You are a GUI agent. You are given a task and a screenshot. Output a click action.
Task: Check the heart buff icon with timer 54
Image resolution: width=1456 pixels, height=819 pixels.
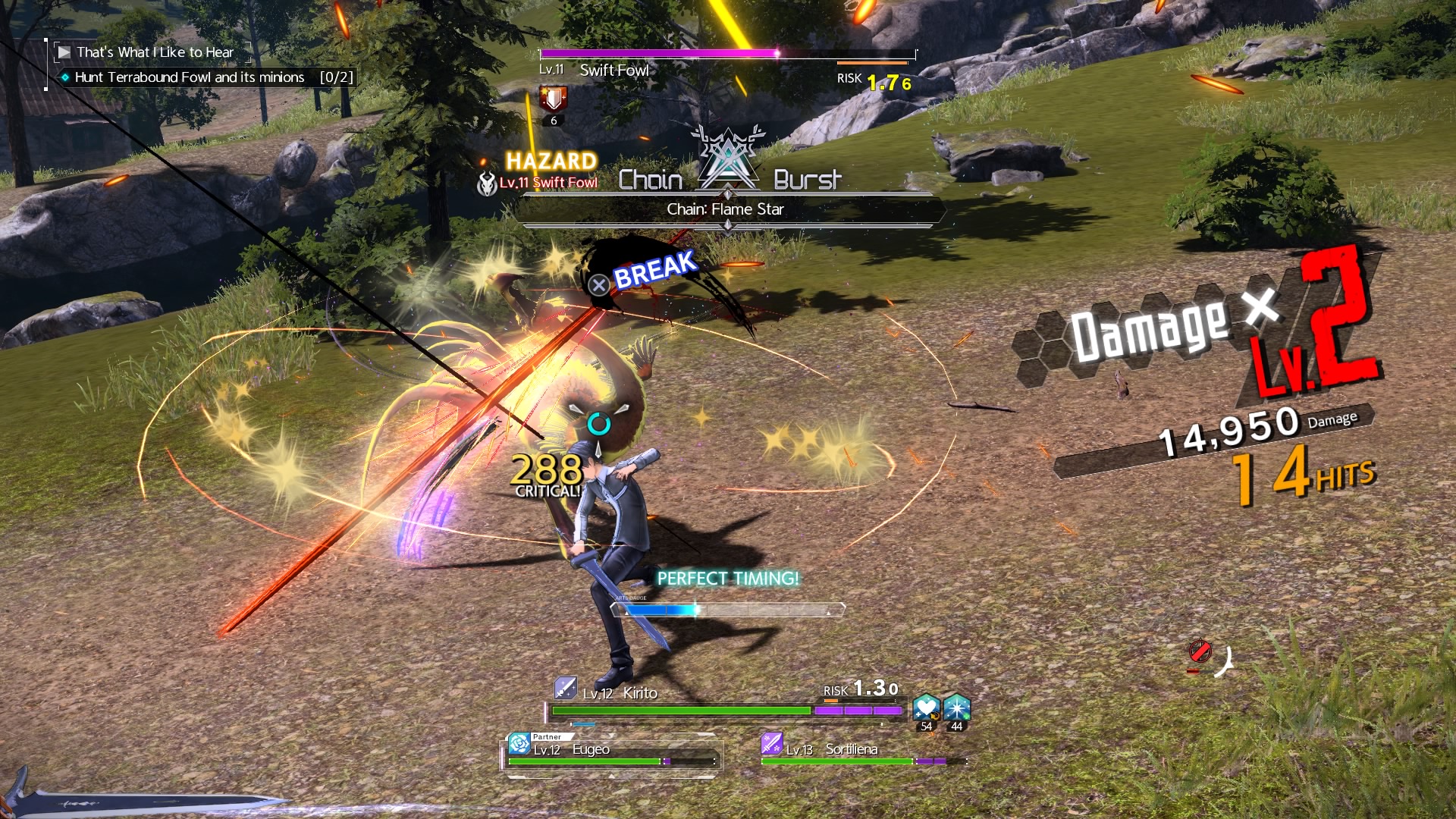coord(926,708)
